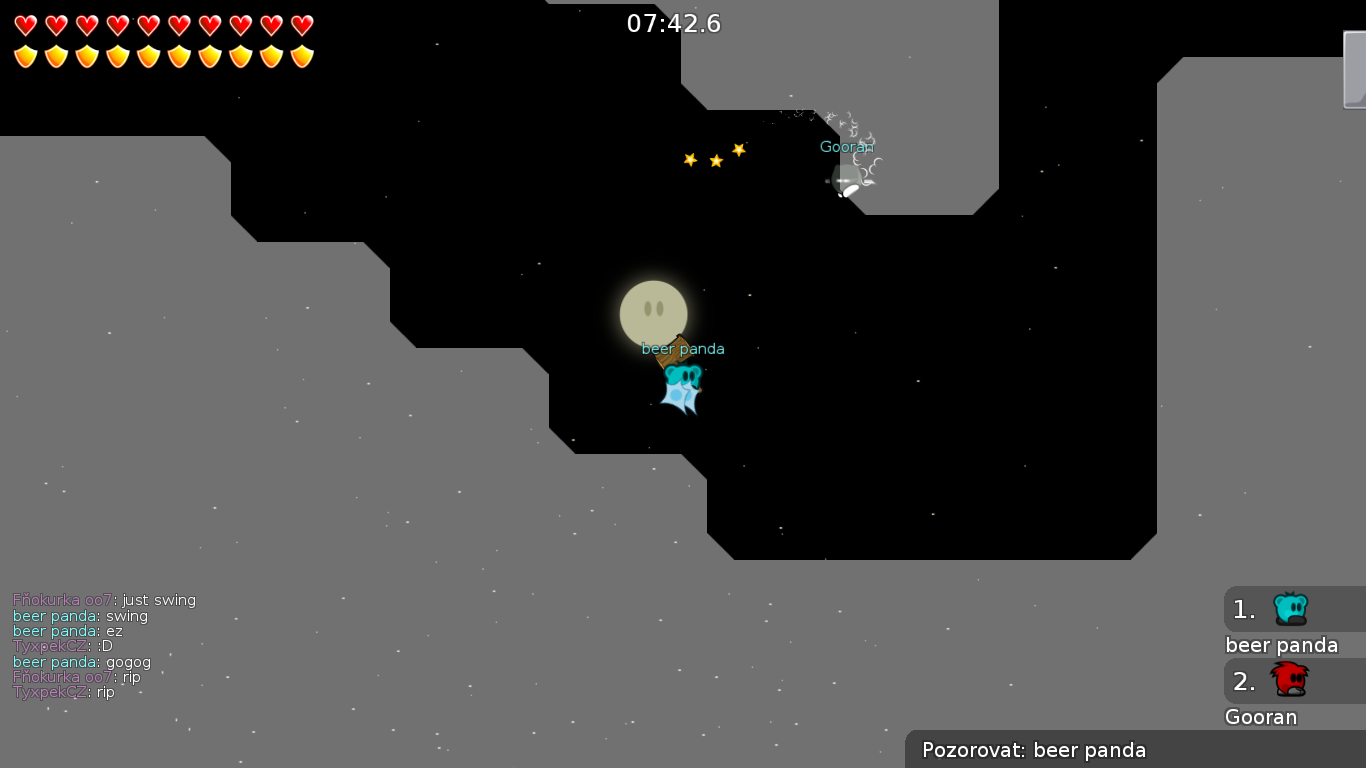Click the Gooran player character in the tunnel

tap(848, 180)
